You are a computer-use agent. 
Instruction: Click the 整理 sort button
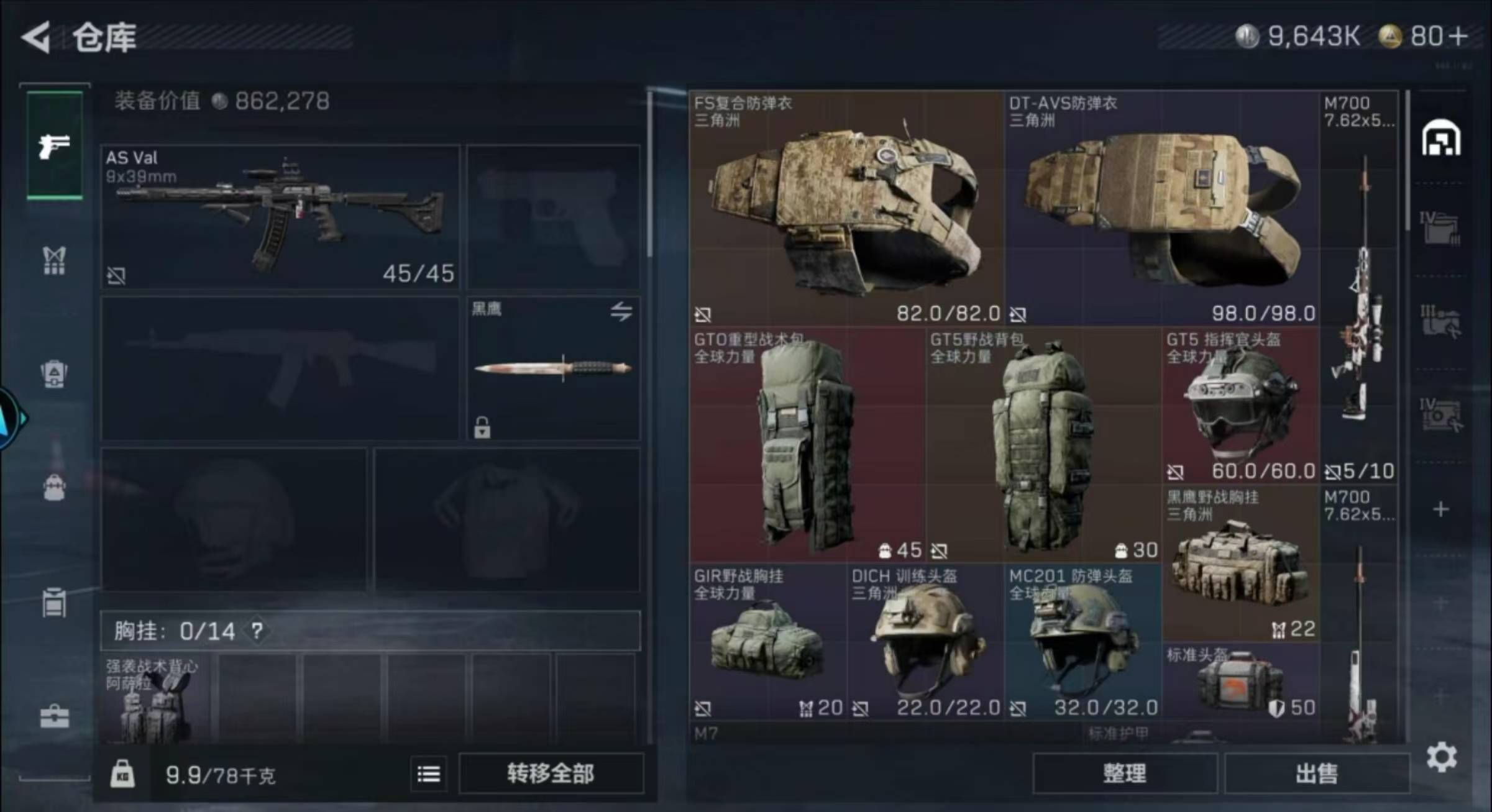tap(1124, 773)
